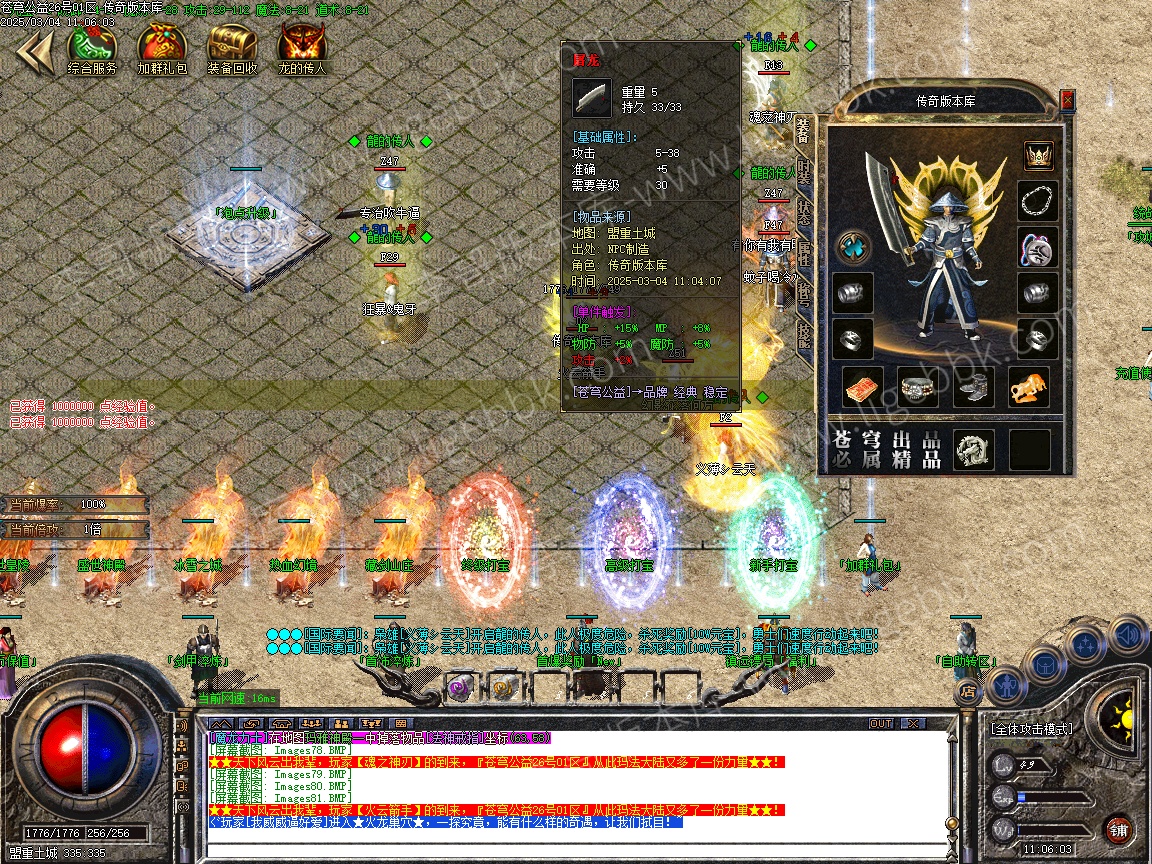
Task: Switch to the 技能 tab
Action: tap(804, 333)
